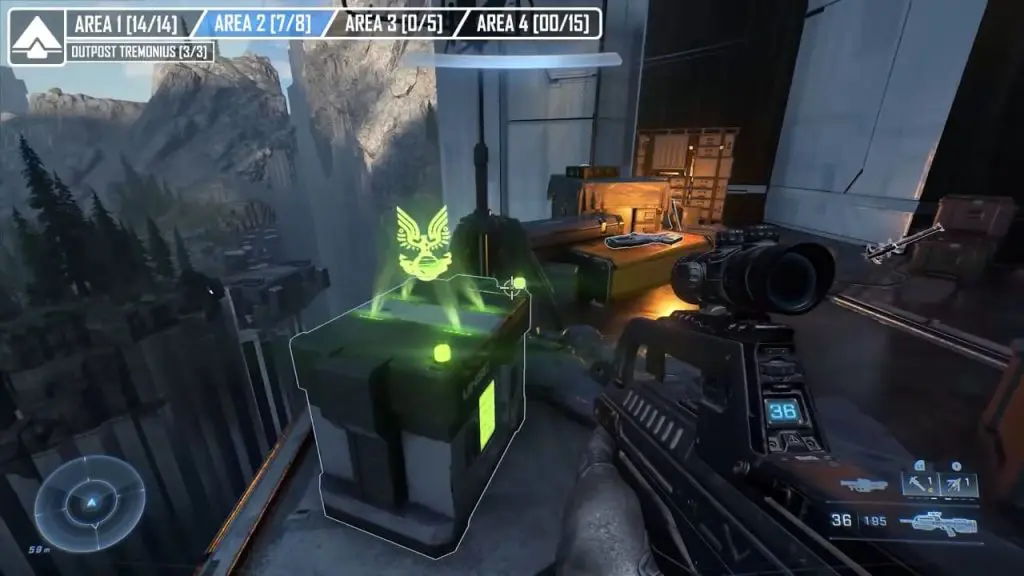This screenshot has width=1024, height=576.
Task: Select the highlighted Area 2 tab
Action: [260, 23]
